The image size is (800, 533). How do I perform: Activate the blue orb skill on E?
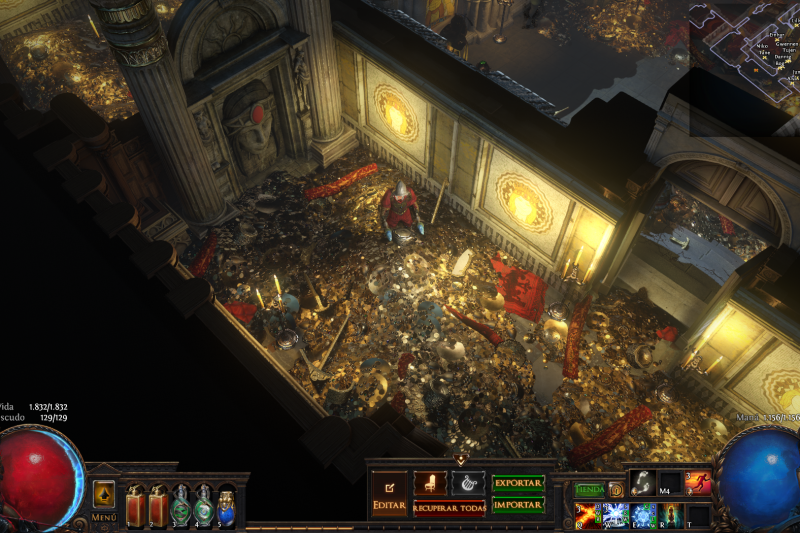[644, 516]
